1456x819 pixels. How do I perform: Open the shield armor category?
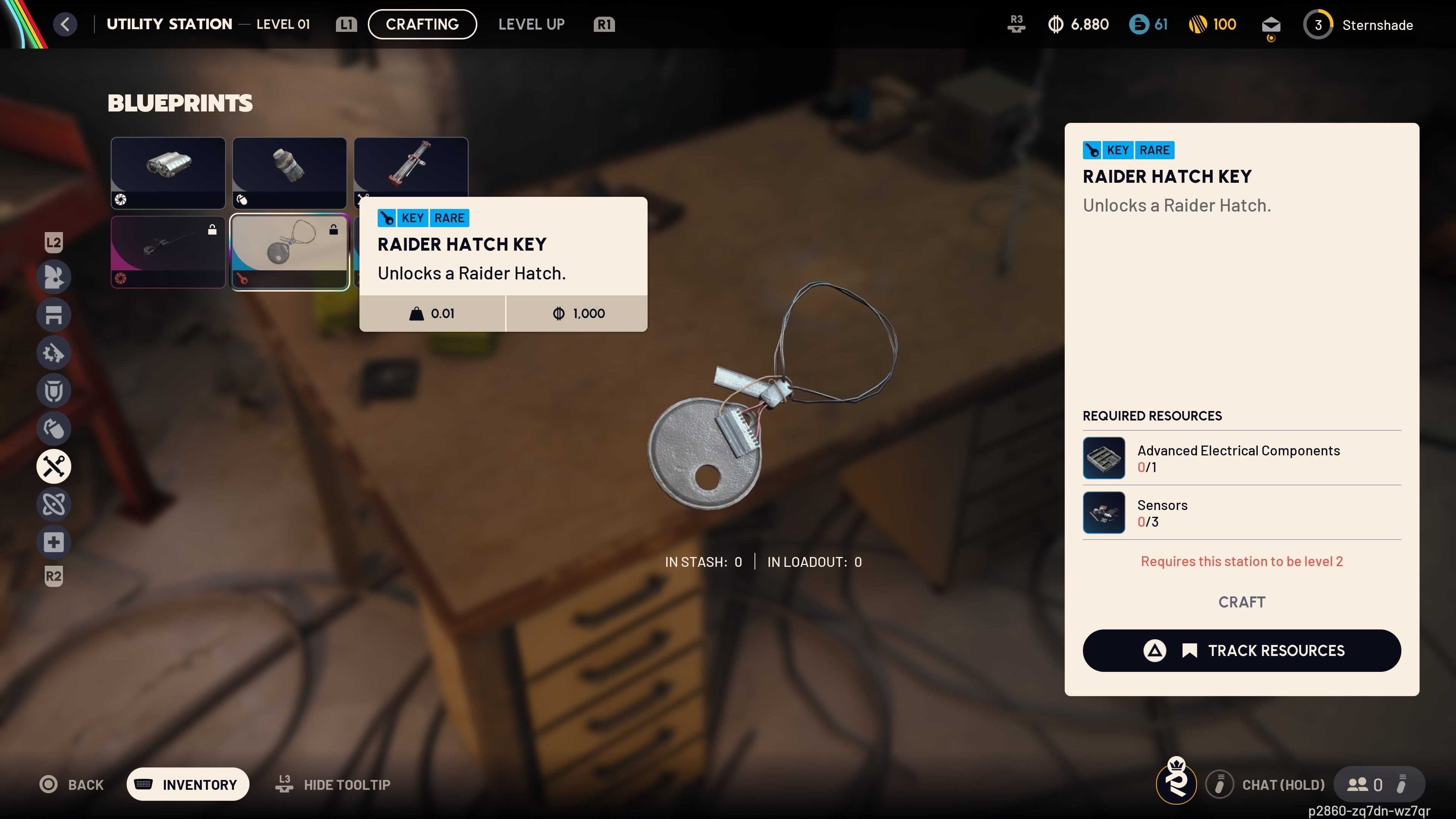pos(54,391)
